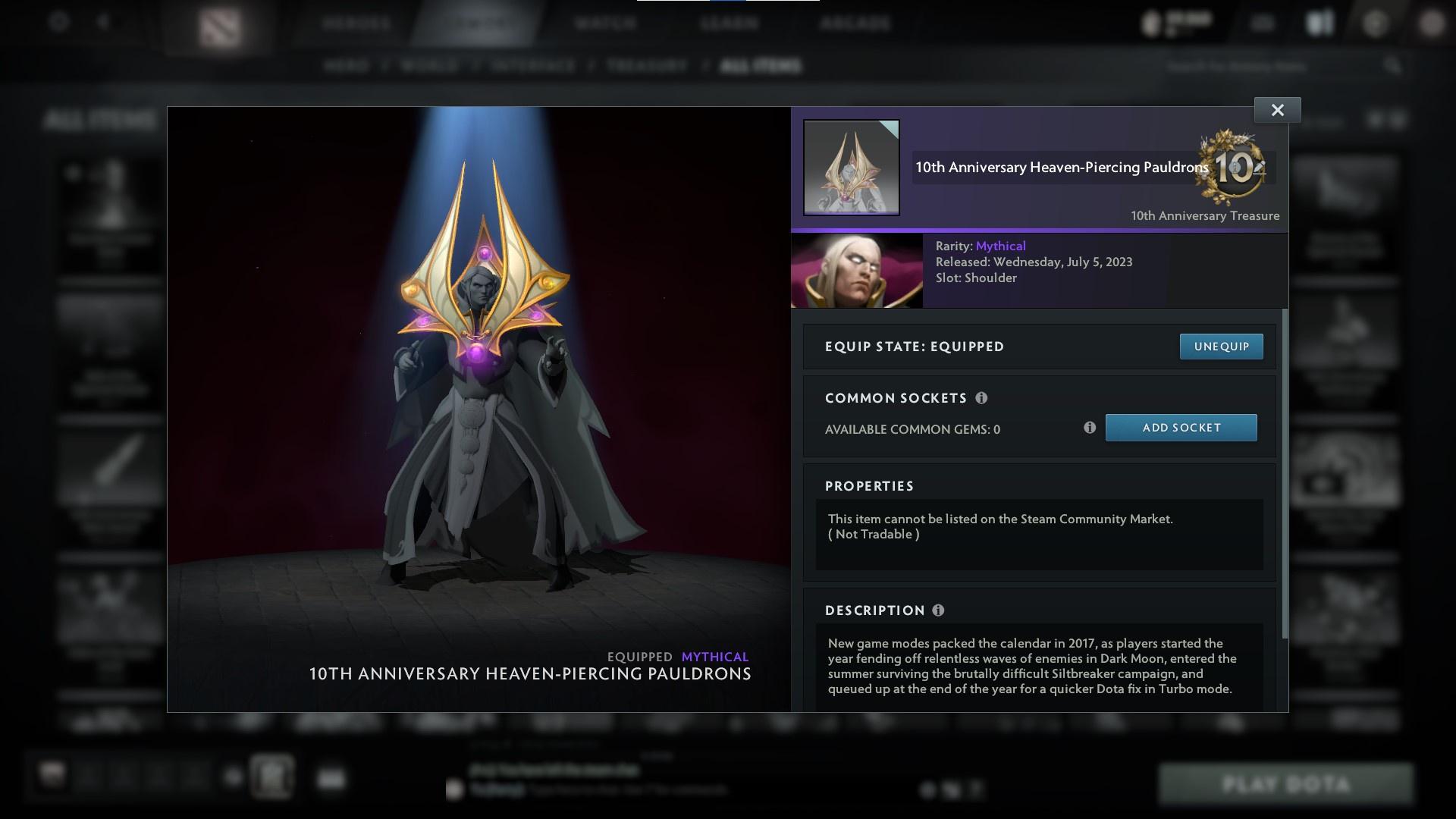Open the ARCADE menu
1456x819 pixels.
[x=855, y=23]
